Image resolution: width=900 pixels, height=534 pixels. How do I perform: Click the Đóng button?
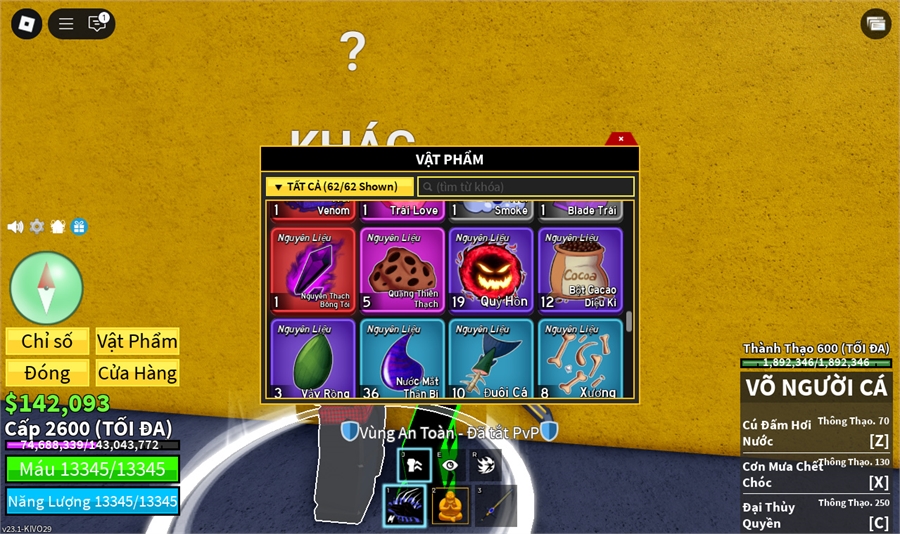pos(47,373)
